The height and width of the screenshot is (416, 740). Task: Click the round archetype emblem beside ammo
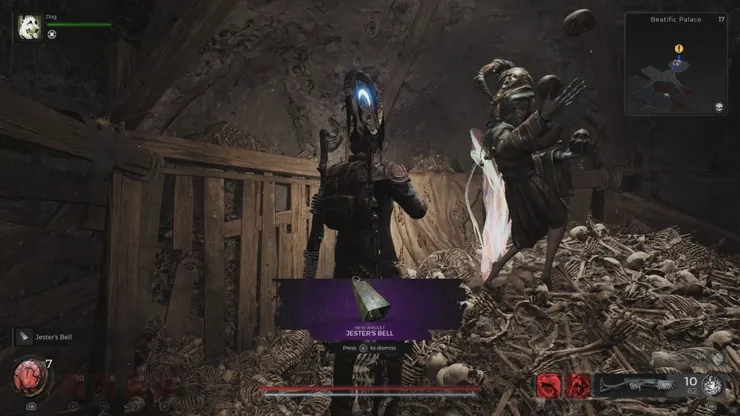(x=716, y=386)
